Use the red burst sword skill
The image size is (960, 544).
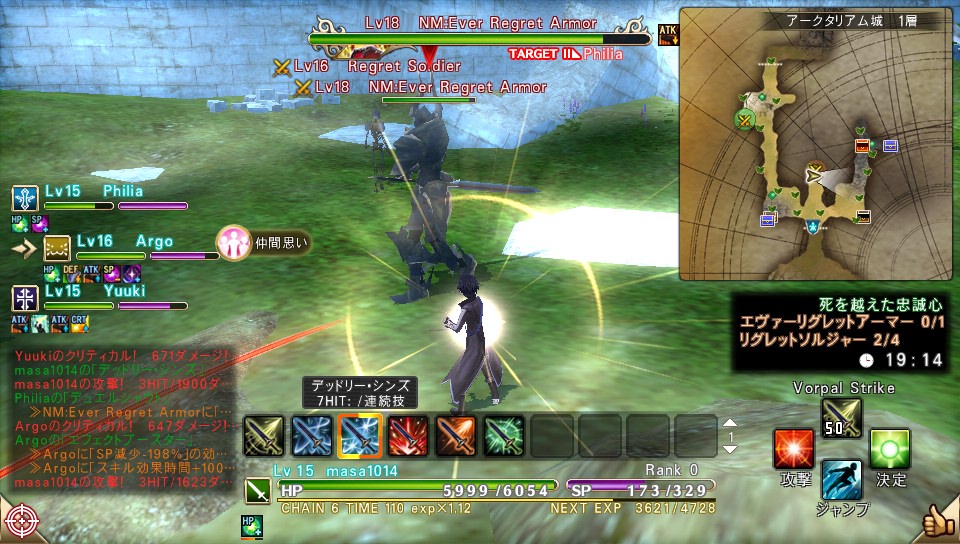407,435
